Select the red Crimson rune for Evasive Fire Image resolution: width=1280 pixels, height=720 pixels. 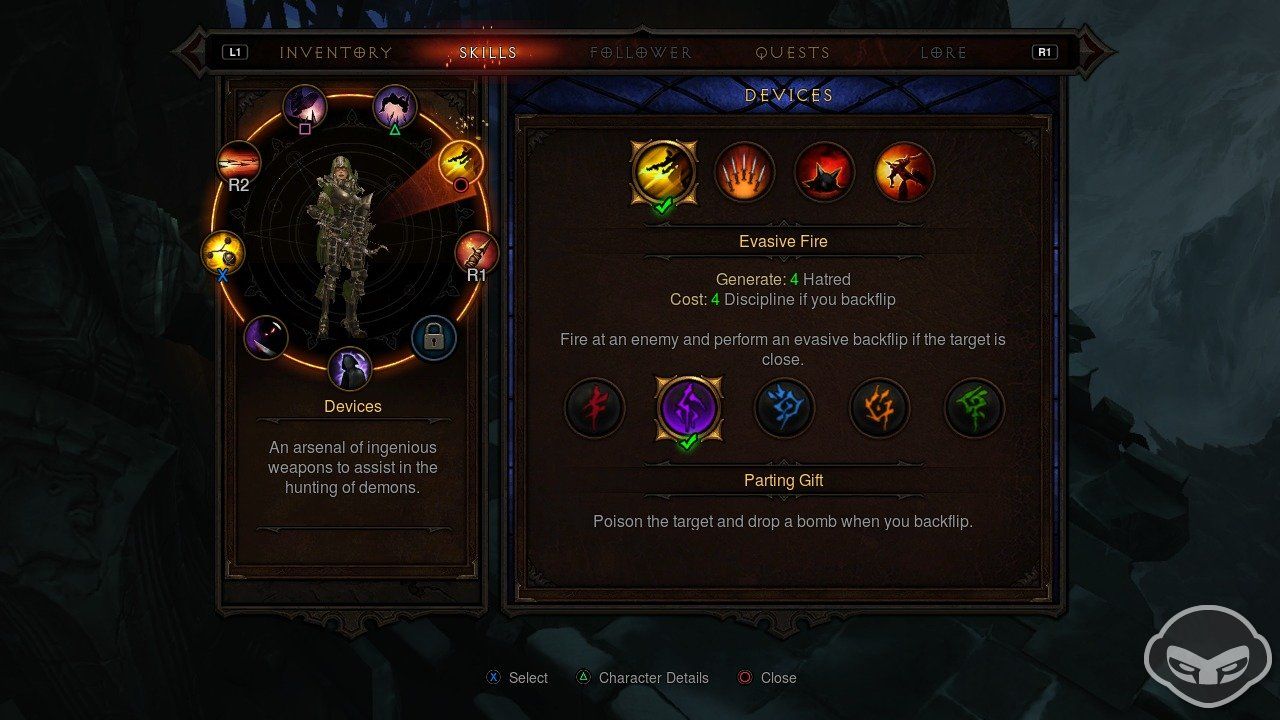[595, 408]
